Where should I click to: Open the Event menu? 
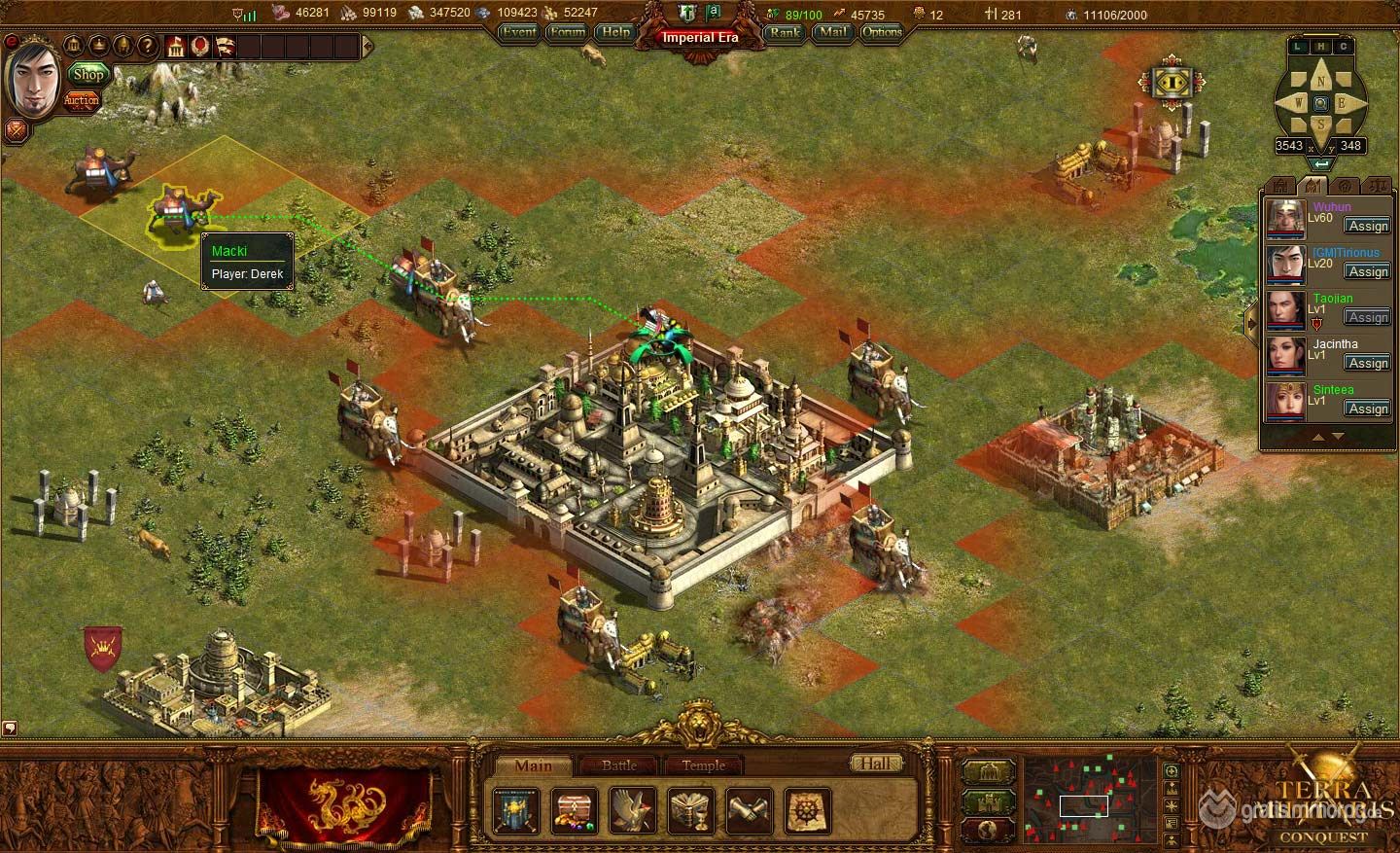click(x=519, y=32)
